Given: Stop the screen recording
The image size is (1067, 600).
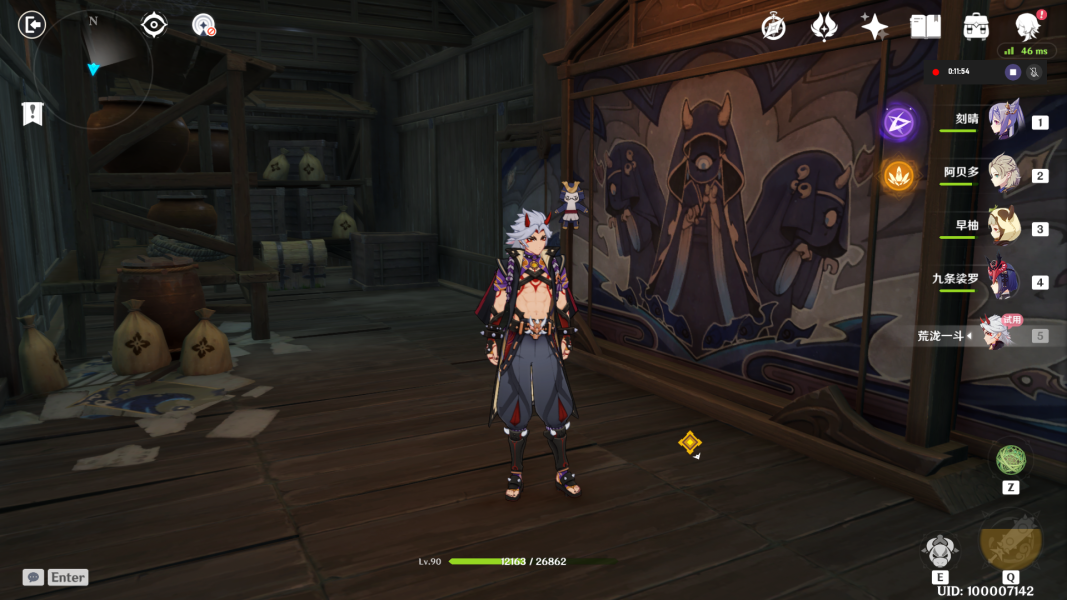Looking at the screenshot, I should [x=1013, y=72].
